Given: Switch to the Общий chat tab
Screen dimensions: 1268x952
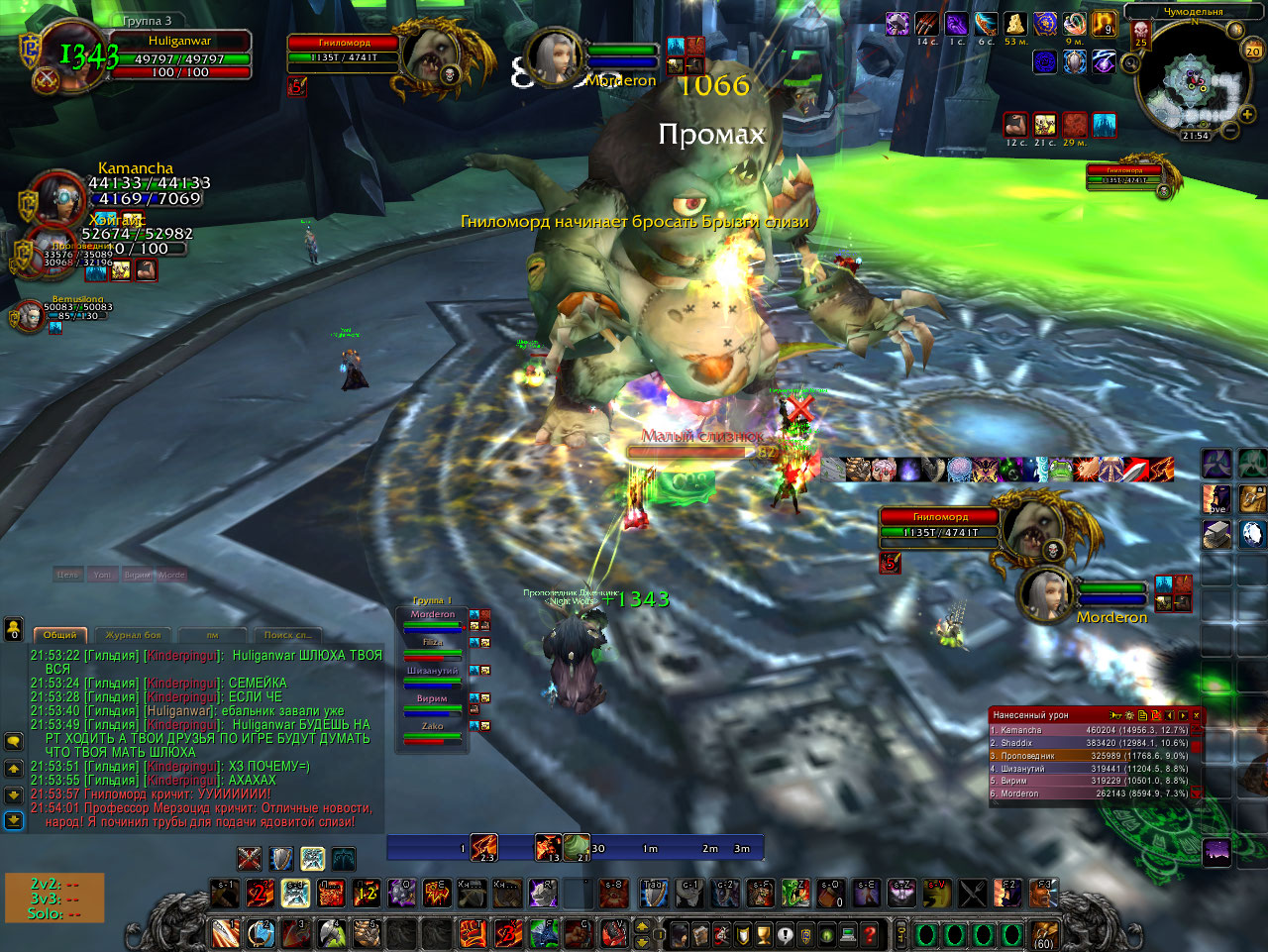Looking at the screenshot, I should [x=60, y=635].
